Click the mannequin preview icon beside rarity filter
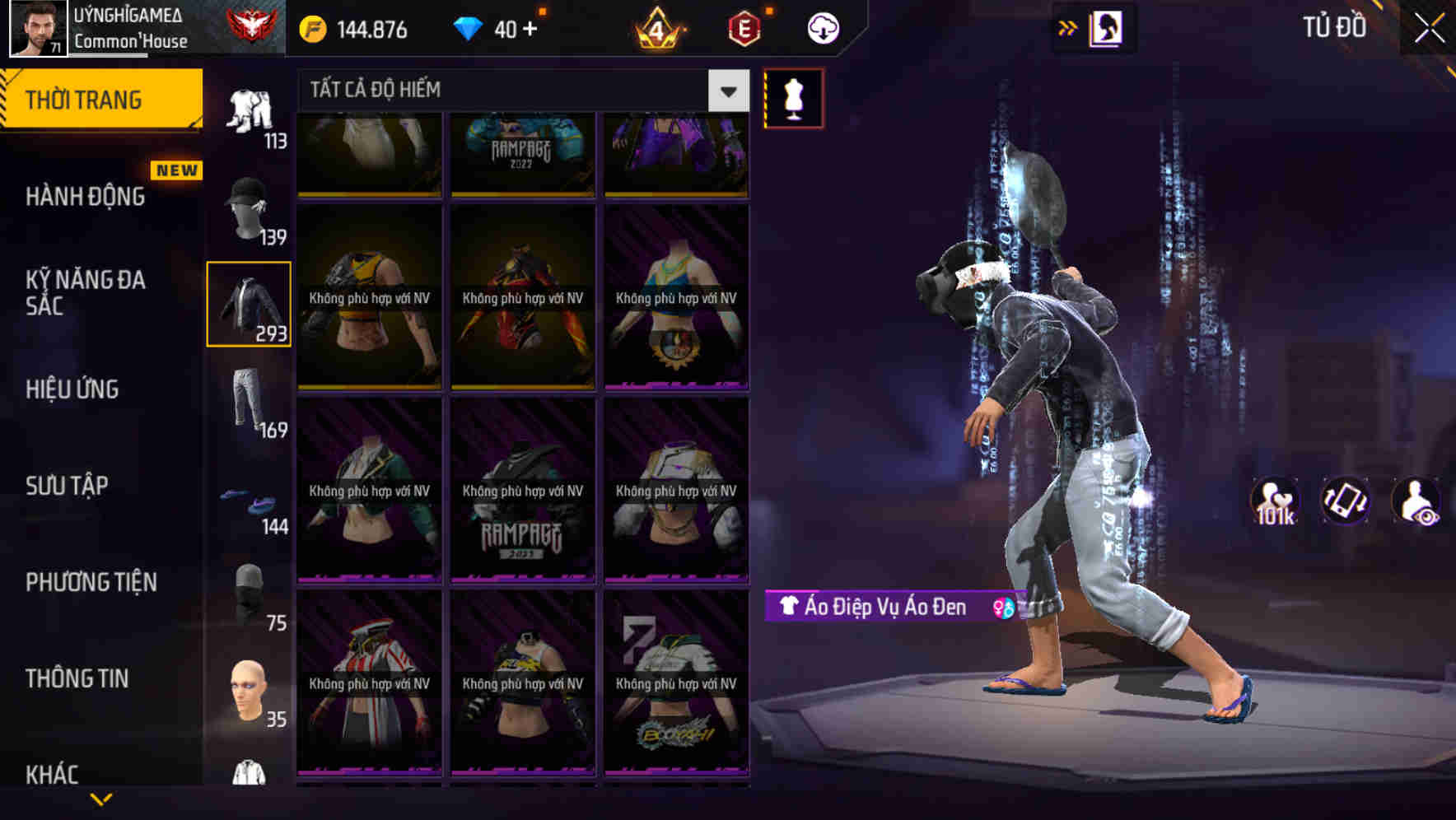 click(793, 97)
